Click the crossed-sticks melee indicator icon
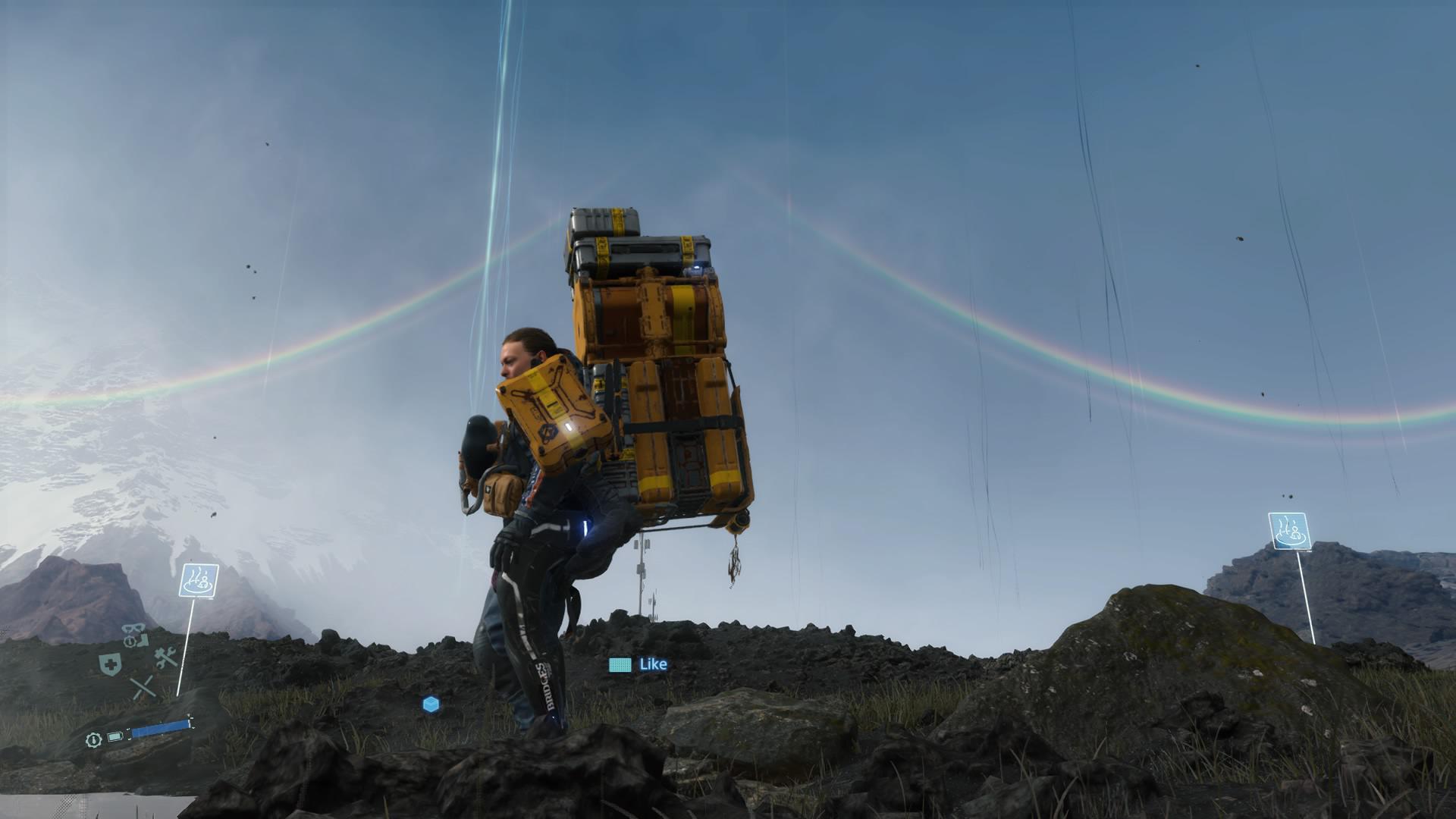Viewport: 1456px width, 819px height. pos(143,687)
